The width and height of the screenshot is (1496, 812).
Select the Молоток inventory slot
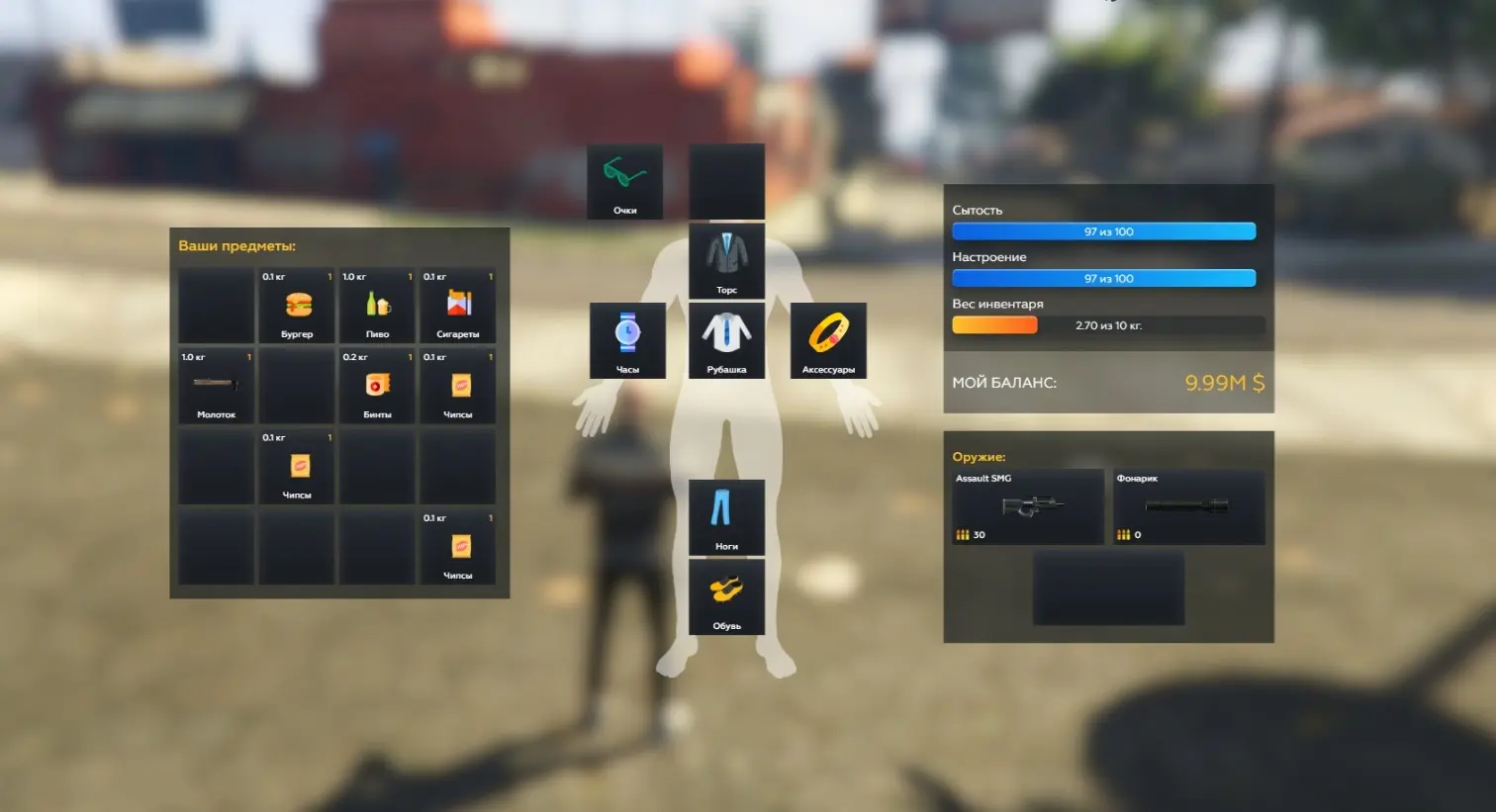click(216, 386)
